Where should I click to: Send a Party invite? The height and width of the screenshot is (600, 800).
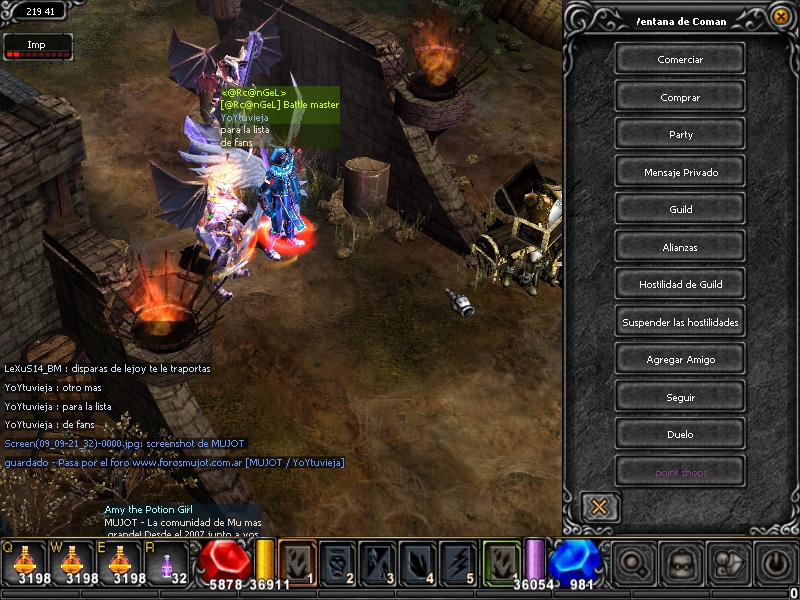coord(680,134)
